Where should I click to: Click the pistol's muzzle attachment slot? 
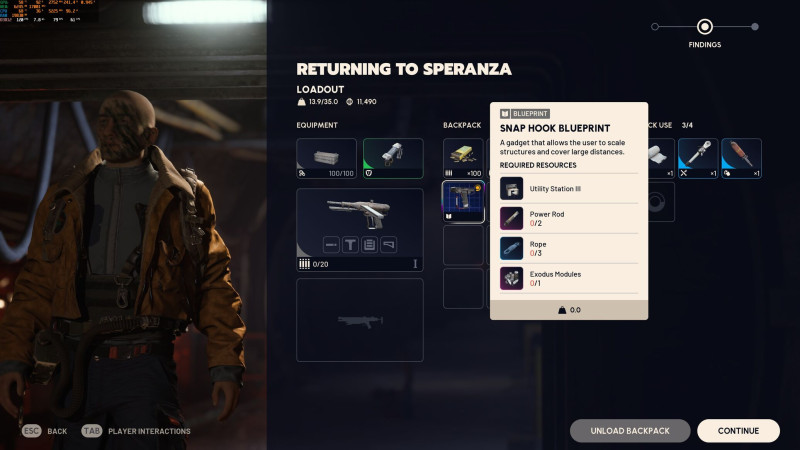point(330,243)
